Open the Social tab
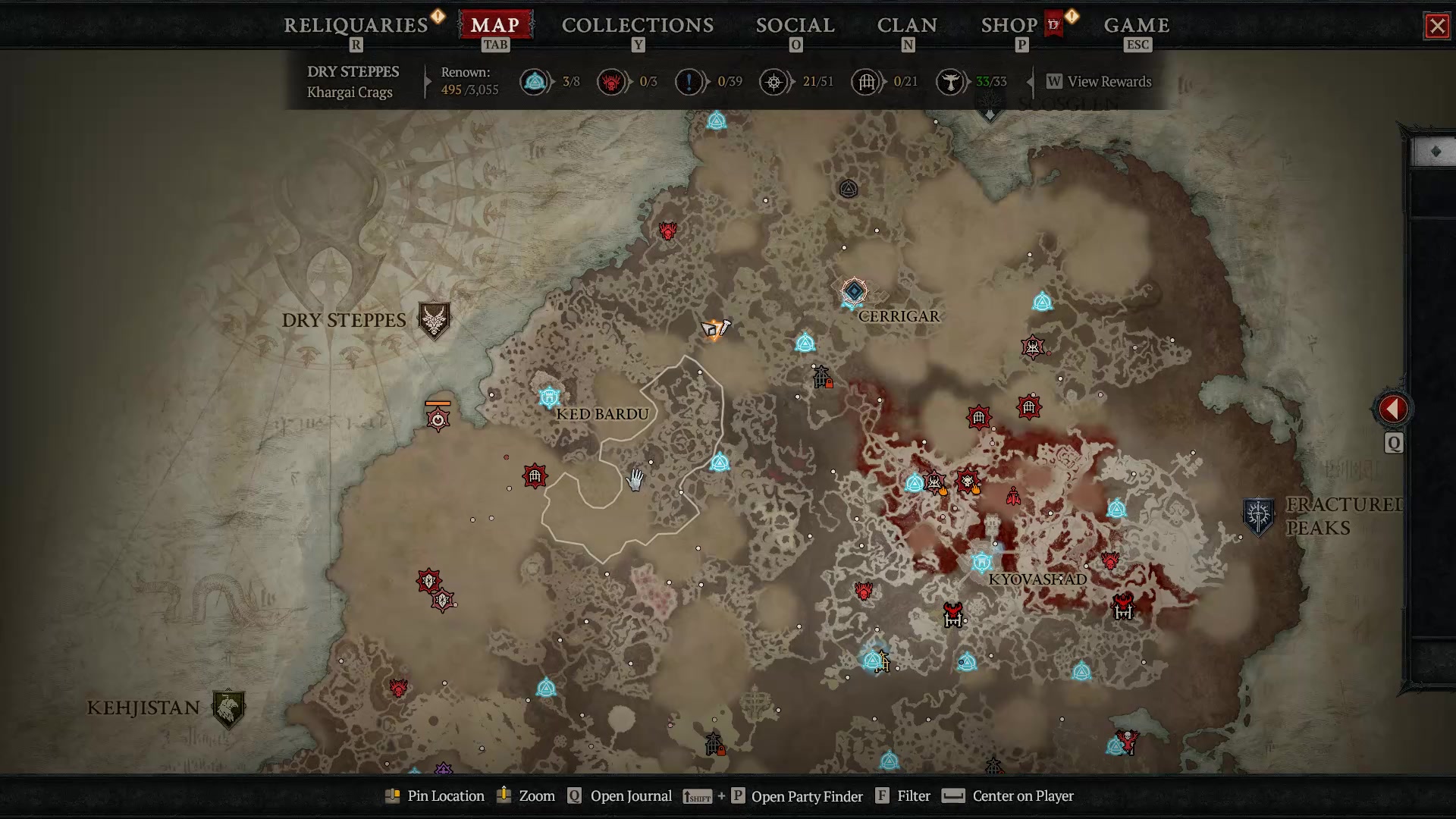Viewport: 1456px width, 819px height. click(795, 25)
